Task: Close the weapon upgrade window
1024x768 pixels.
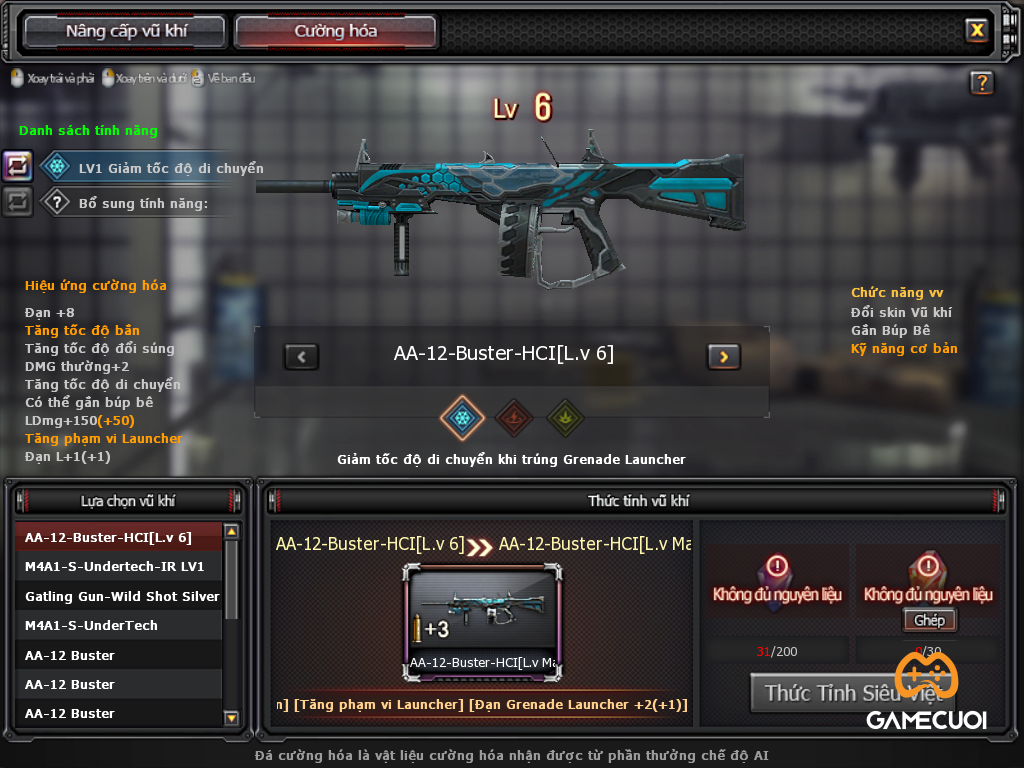Action: 976,30
